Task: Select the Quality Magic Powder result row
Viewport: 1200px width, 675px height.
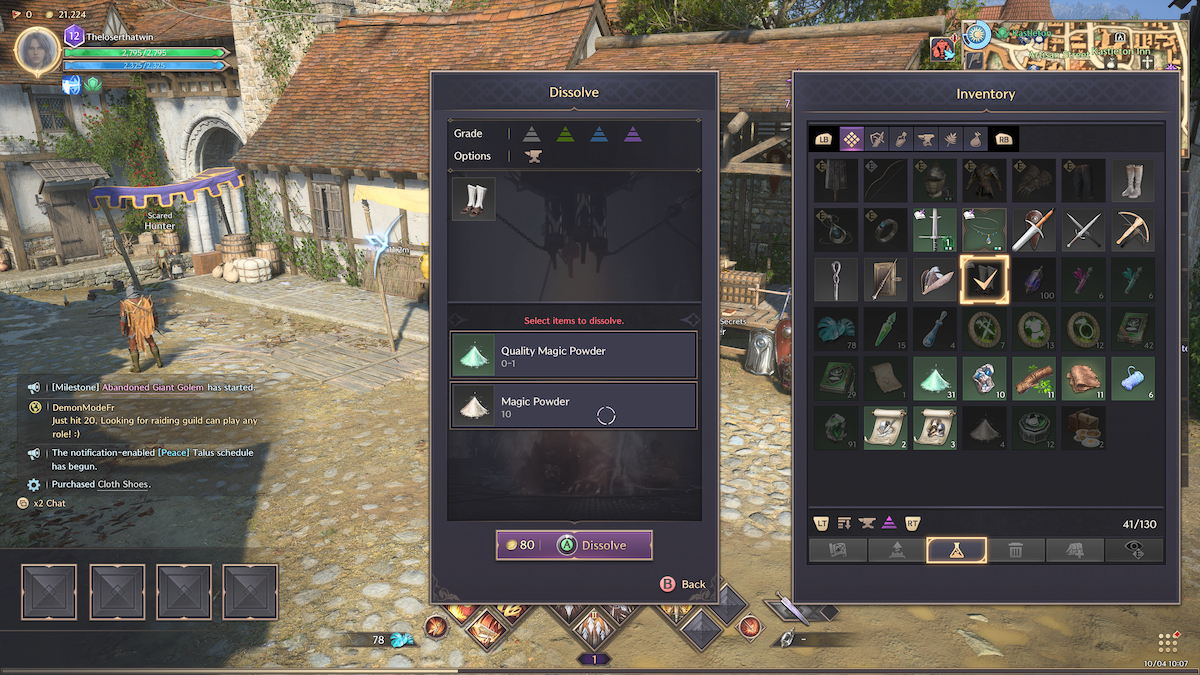Action: click(573, 355)
